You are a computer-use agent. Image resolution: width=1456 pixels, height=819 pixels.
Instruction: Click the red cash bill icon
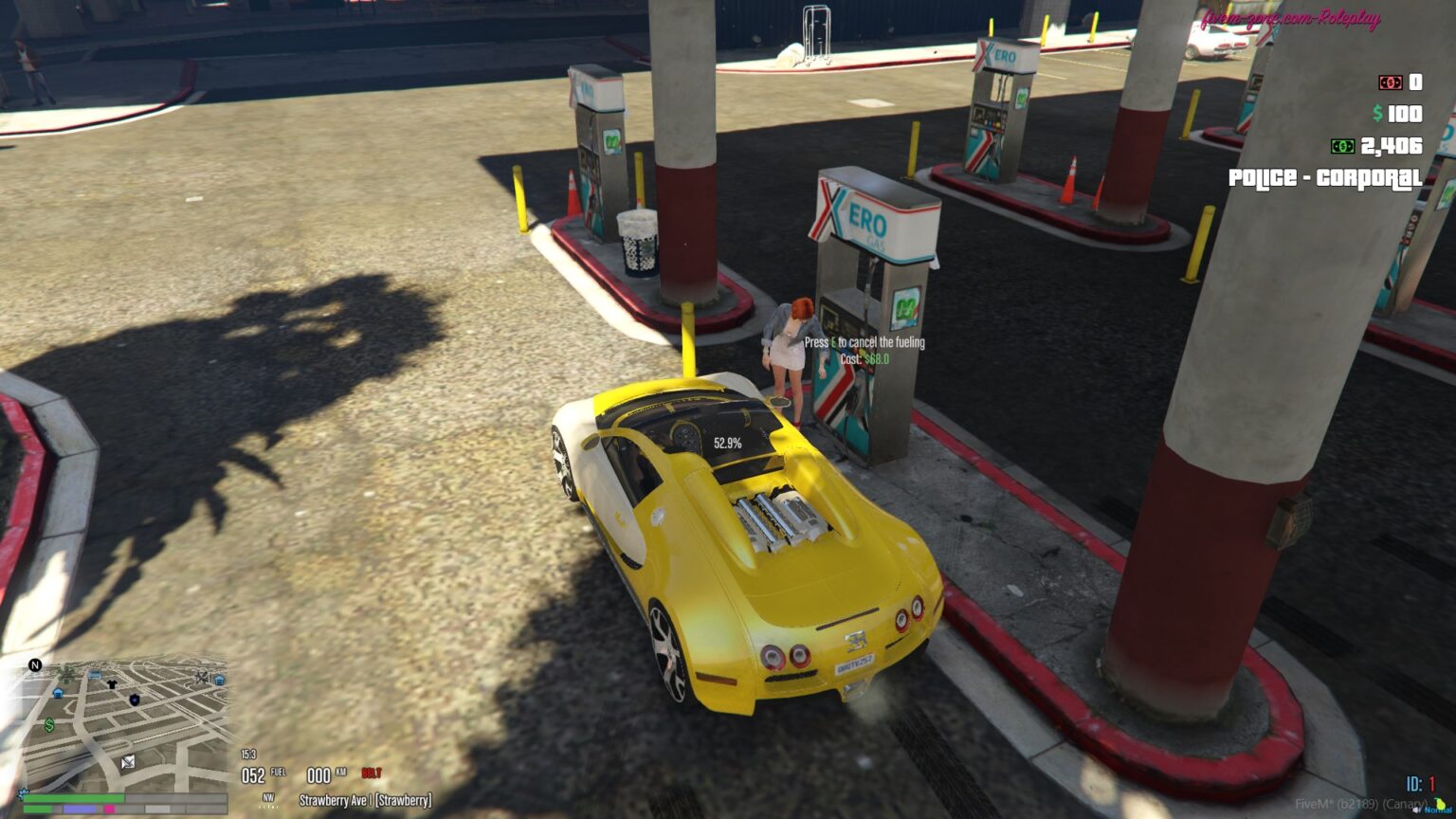coord(1390,83)
